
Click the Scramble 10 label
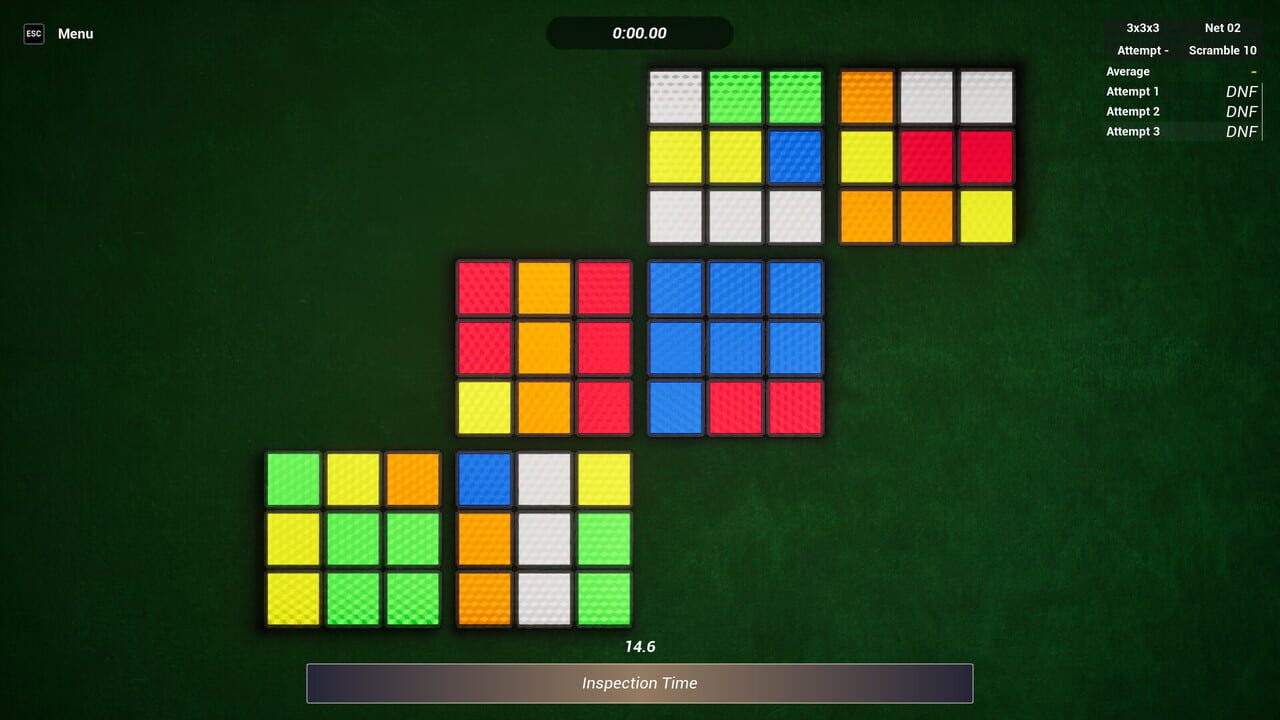[1222, 50]
